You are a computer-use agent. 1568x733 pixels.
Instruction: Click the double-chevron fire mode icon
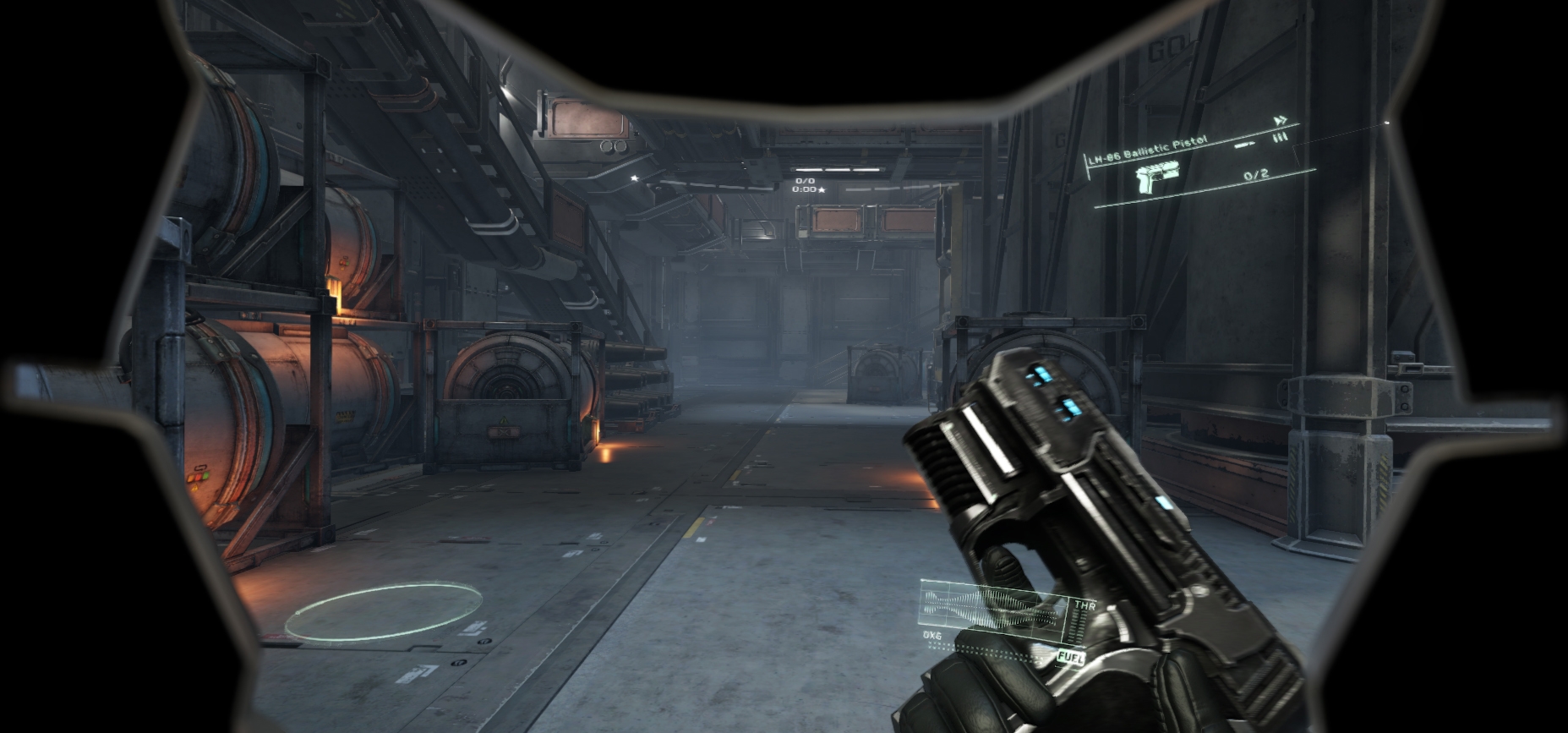pos(1282,122)
